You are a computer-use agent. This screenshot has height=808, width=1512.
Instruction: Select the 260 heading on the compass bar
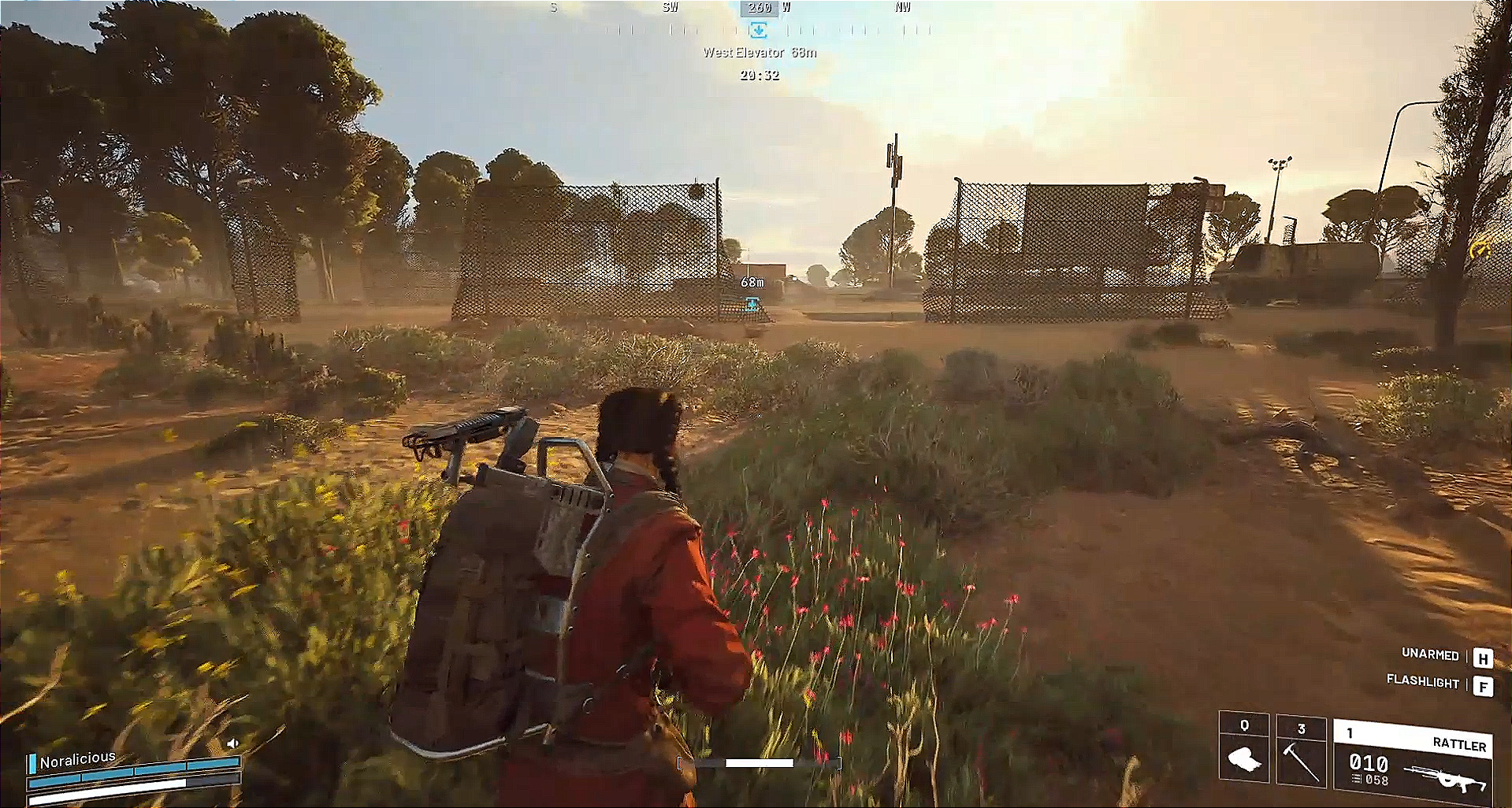tap(759, 7)
